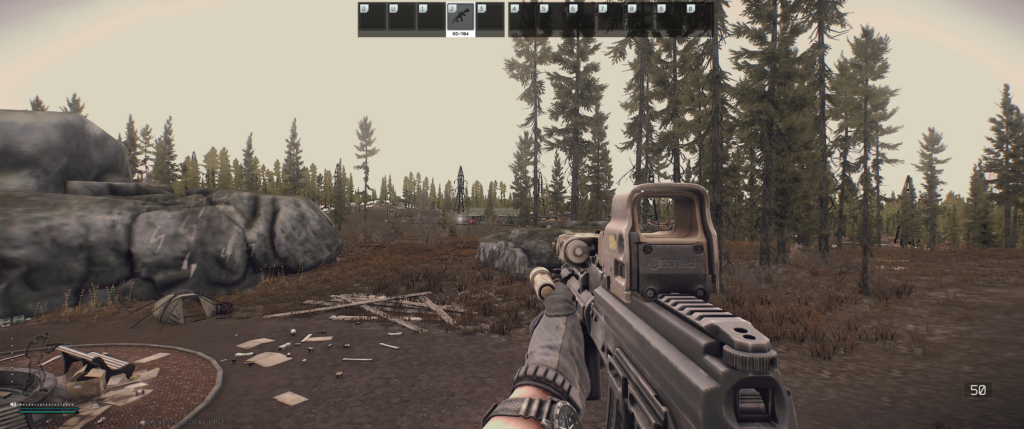
Task: Select the RD-704 rifle hotbar slot
Action: (x=460, y=19)
